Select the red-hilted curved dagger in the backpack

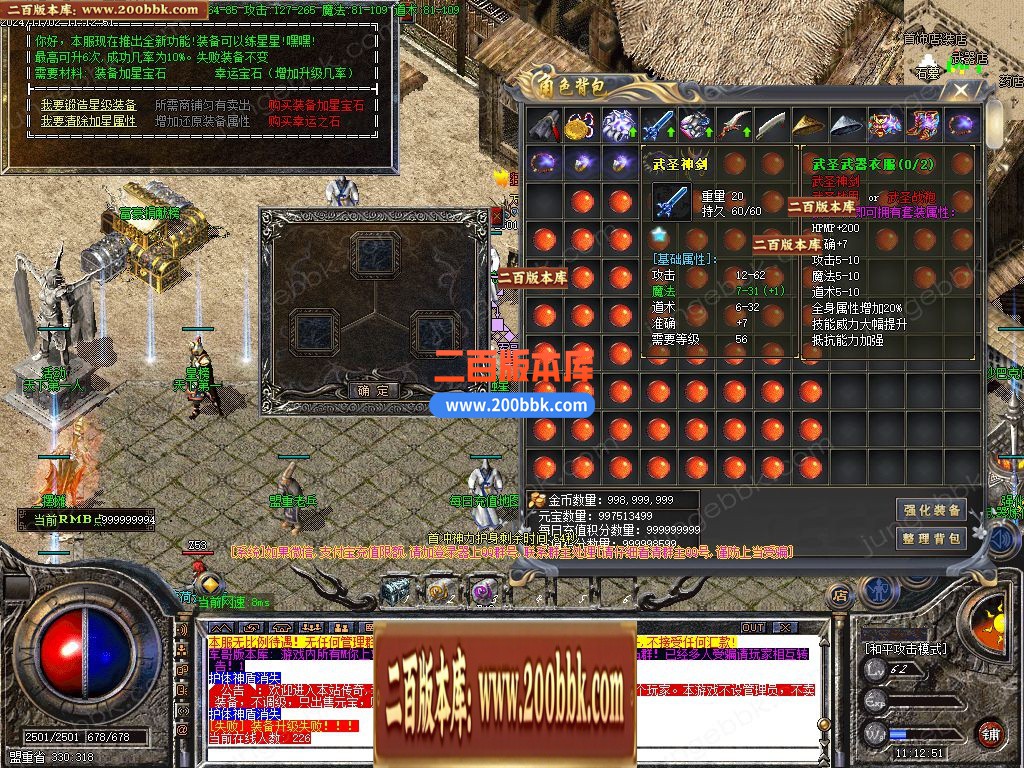coord(733,126)
